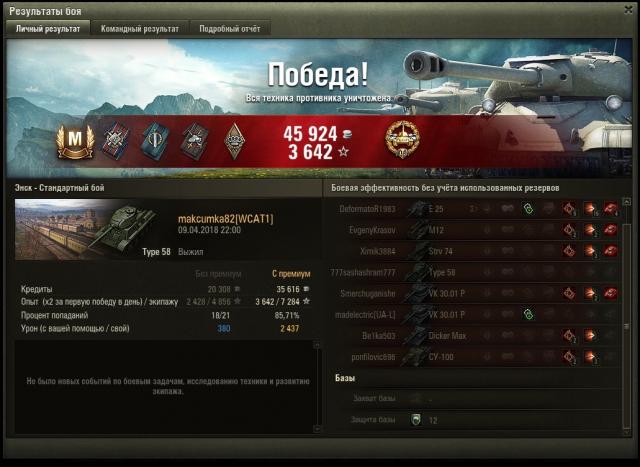Switch to the Командный результат tab
The height and width of the screenshot is (467, 640).
pyautogui.click(x=139, y=29)
